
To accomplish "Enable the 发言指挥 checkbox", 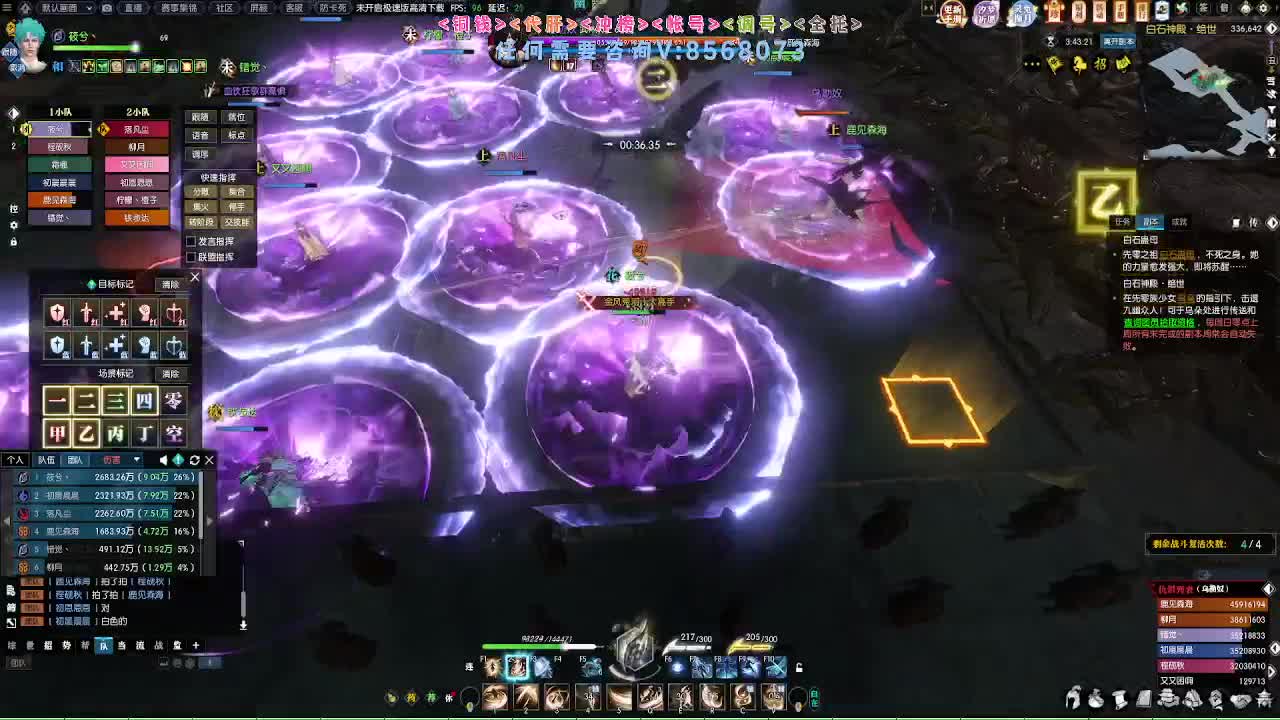I will coord(191,242).
